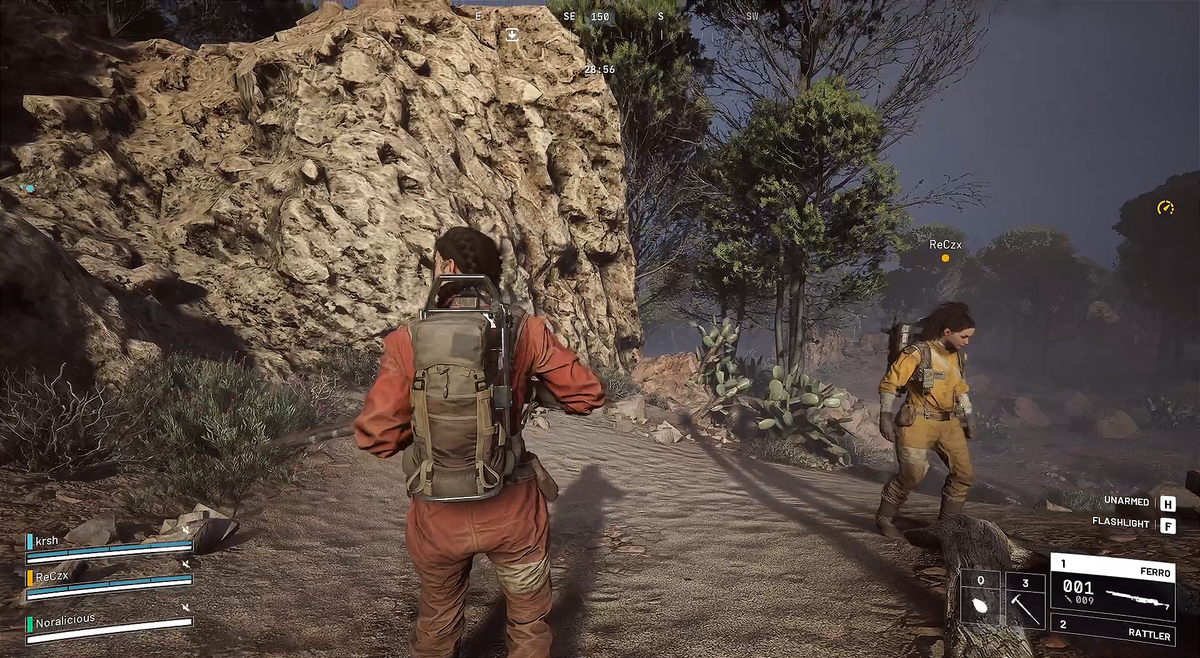
Task: Click the yellow gauge icon
Action: pos(1165,208)
